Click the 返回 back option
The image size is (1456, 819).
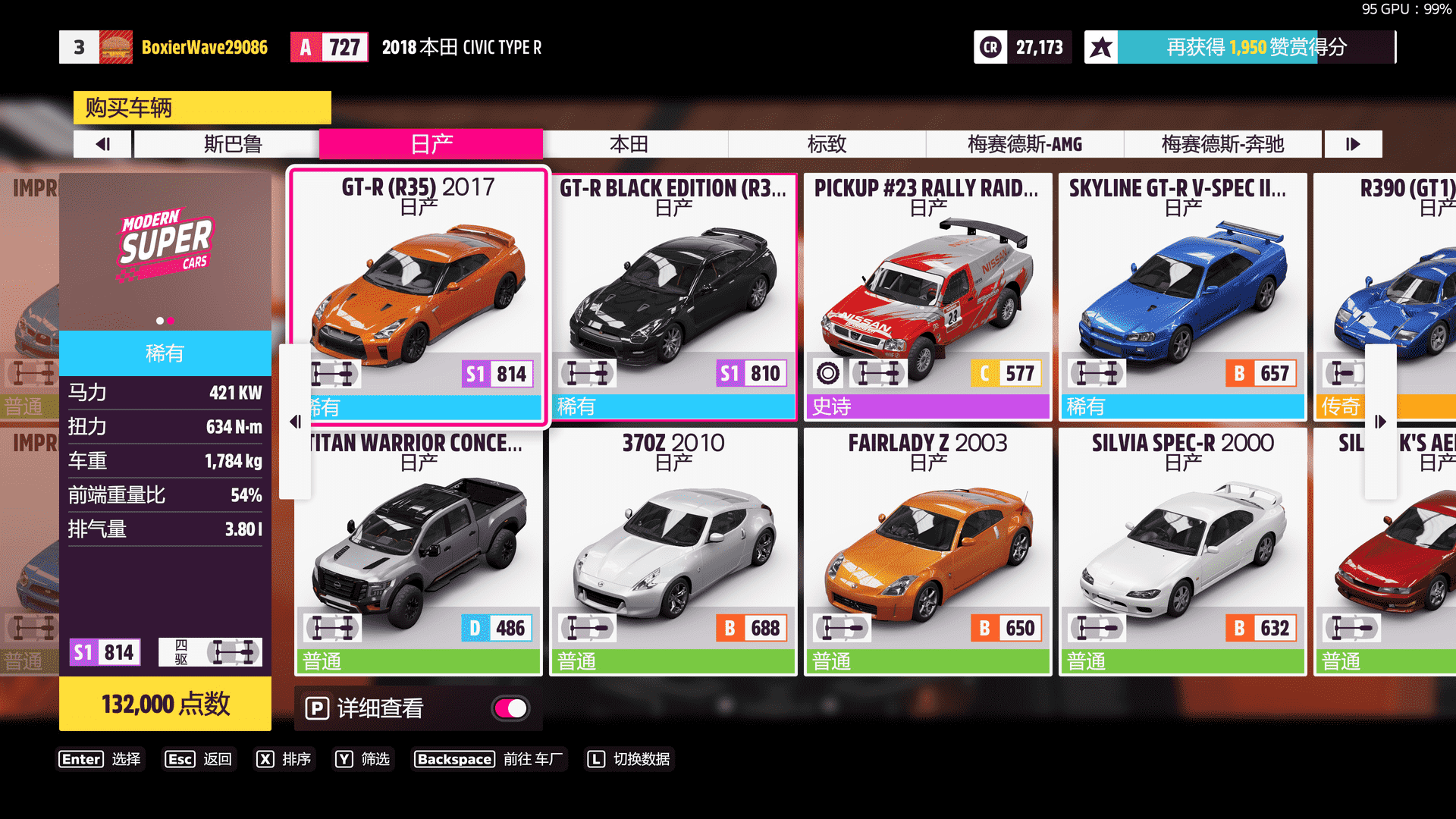click(x=199, y=759)
